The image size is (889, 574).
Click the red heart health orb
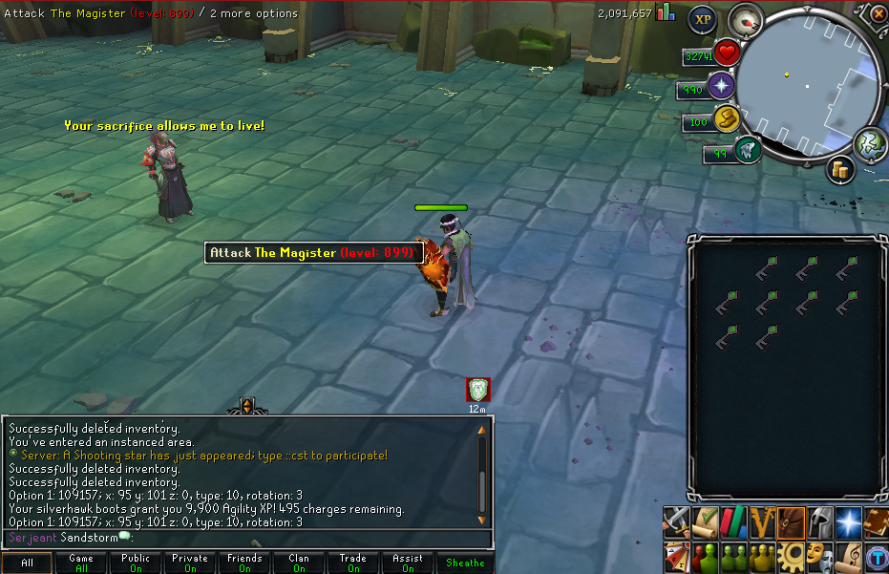click(727, 53)
